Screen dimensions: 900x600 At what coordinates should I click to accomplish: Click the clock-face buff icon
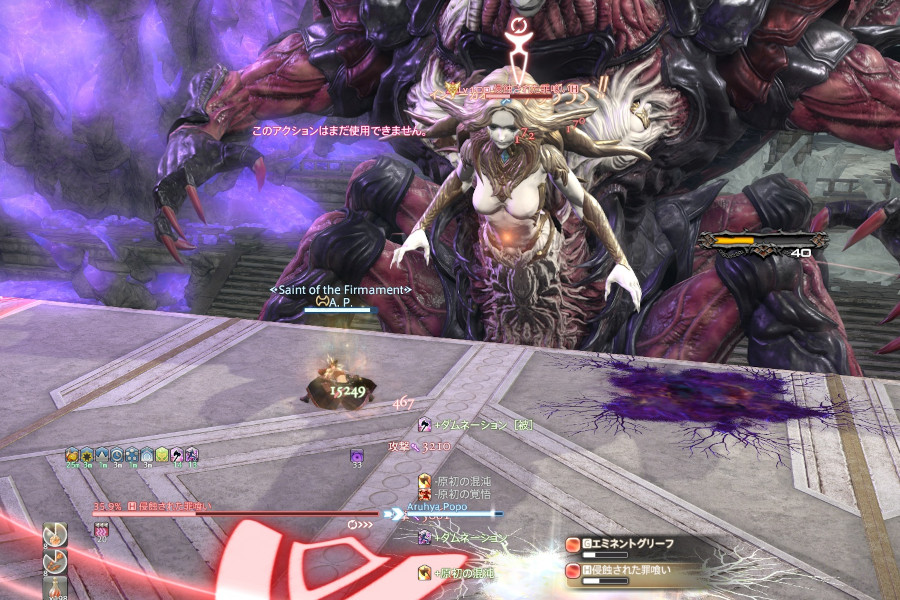pyautogui.click(x=117, y=455)
